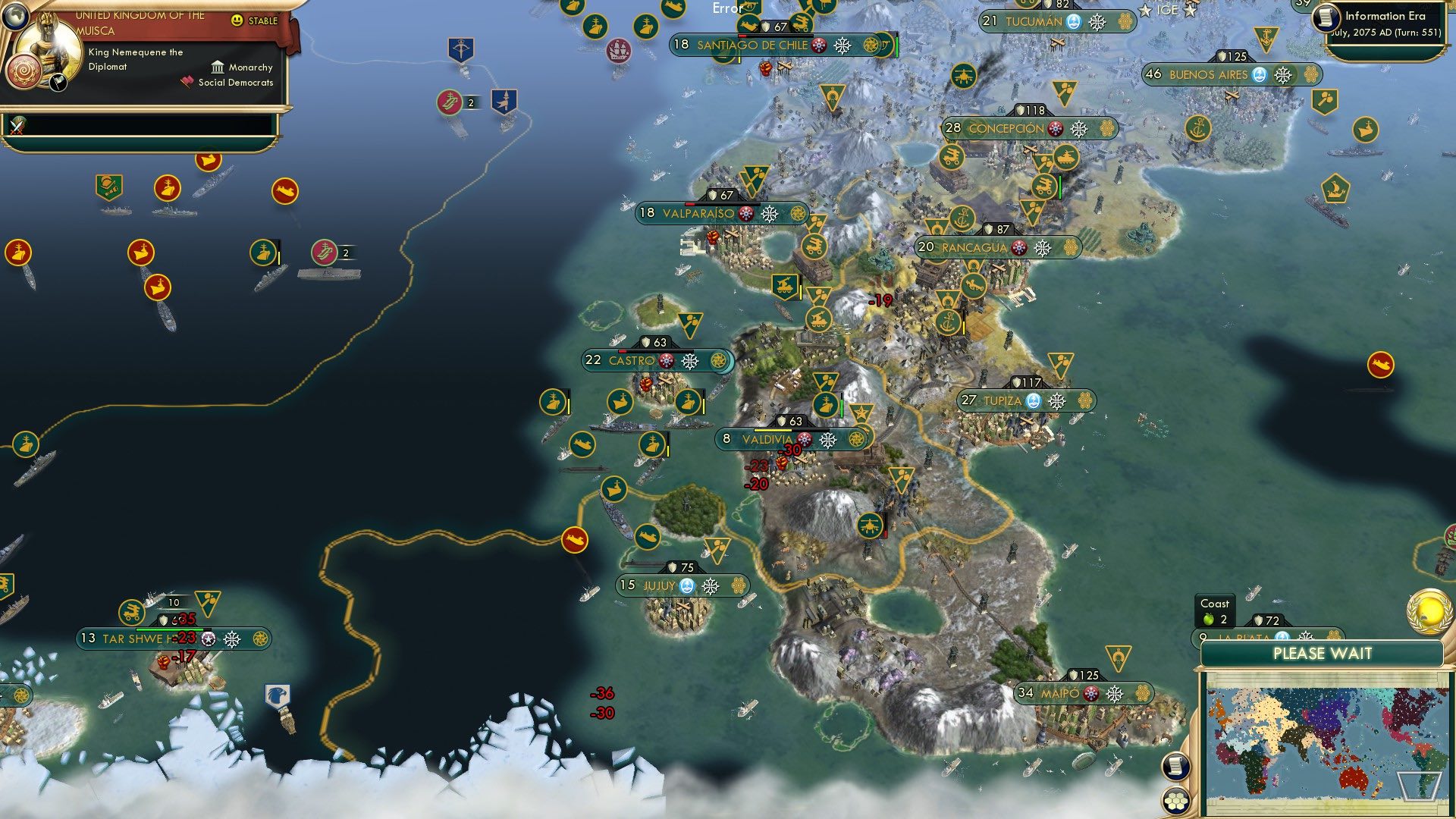Select the Coast tile info panel

(1213, 610)
